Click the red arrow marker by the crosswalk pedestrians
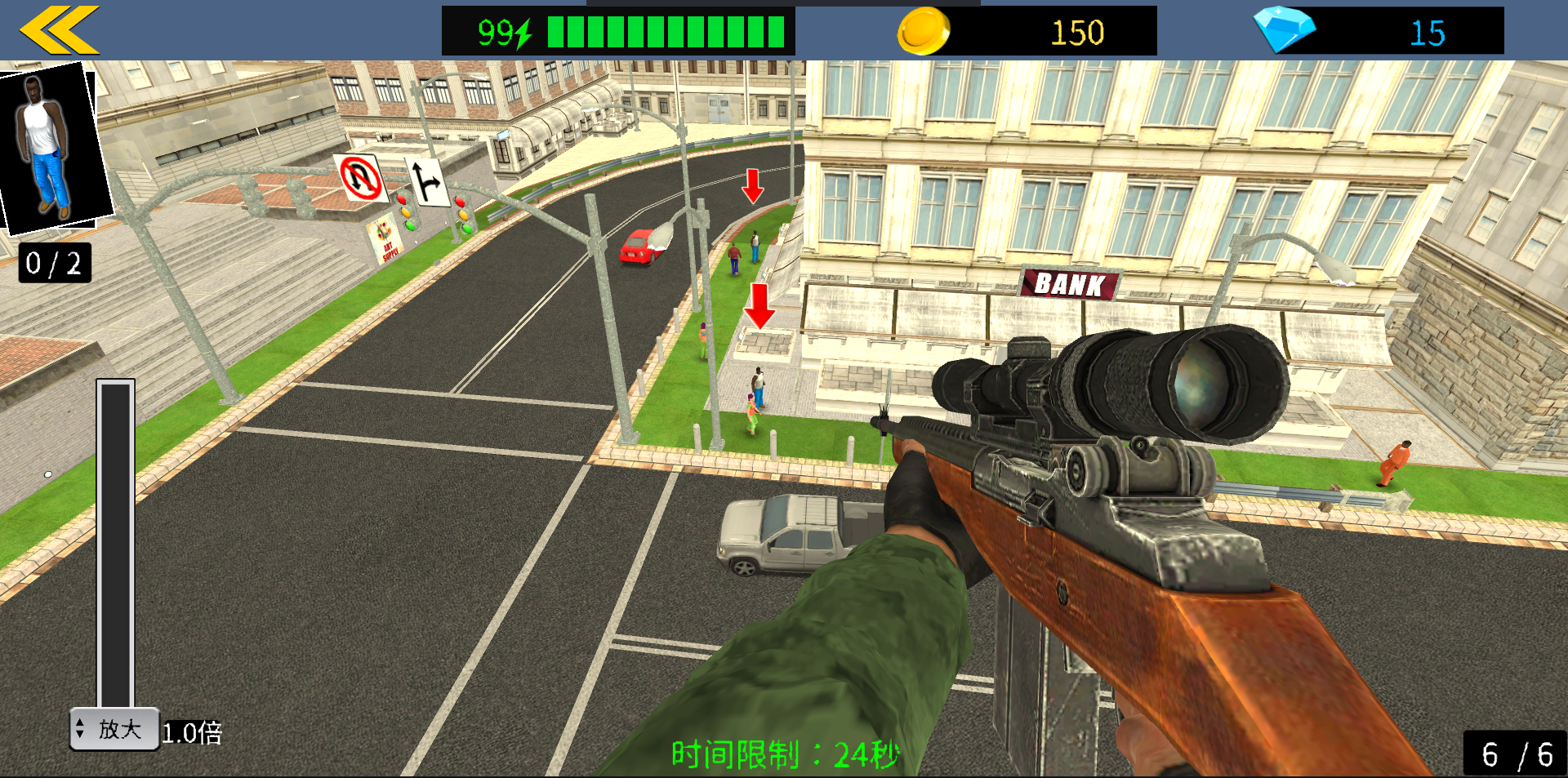This screenshot has width=1568, height=778. [x=752, y=189]
